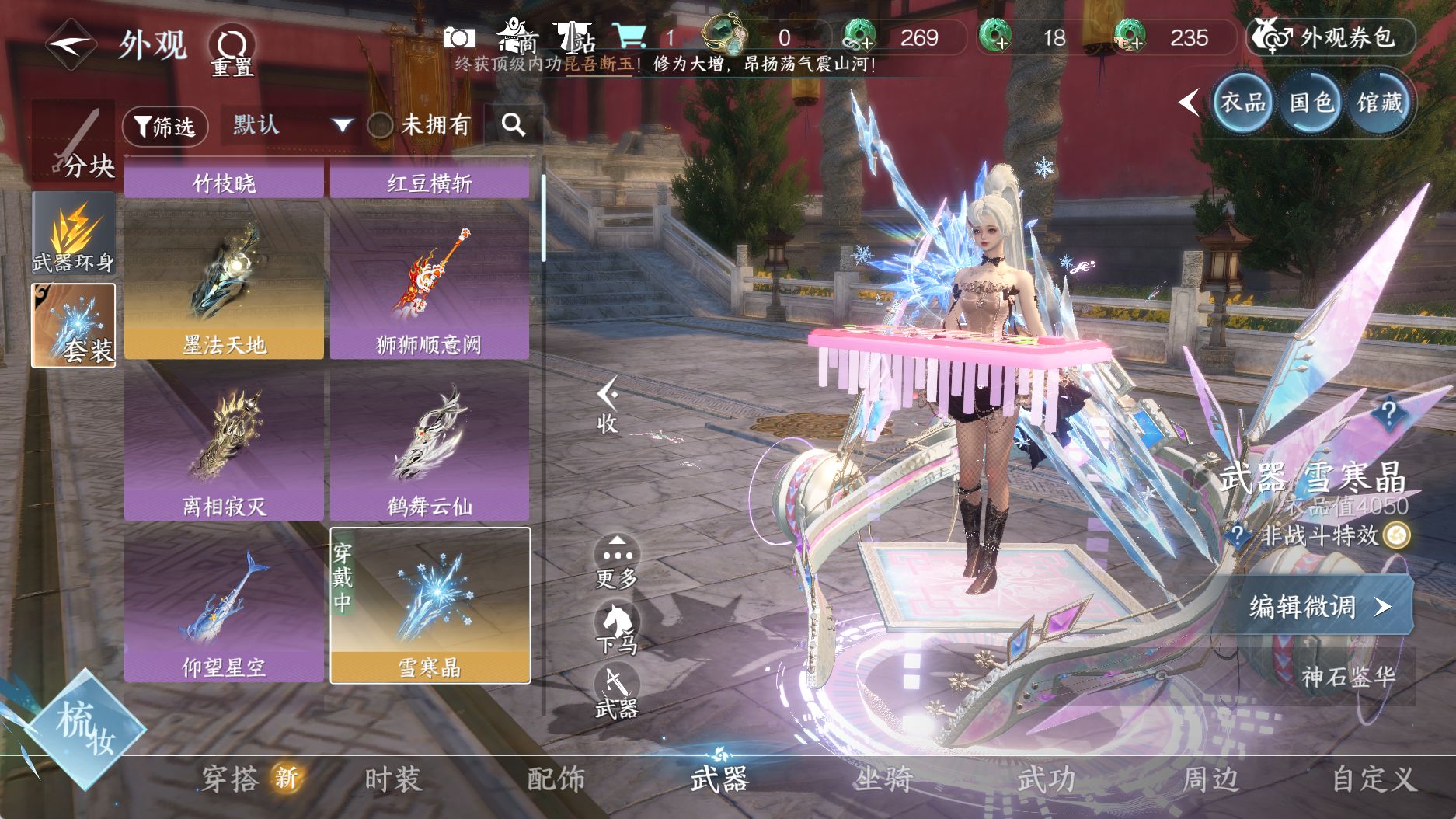Collapse the panel with 收 arrow
The height and width of the screenshot is (819, 1456).
pos(607,405)
